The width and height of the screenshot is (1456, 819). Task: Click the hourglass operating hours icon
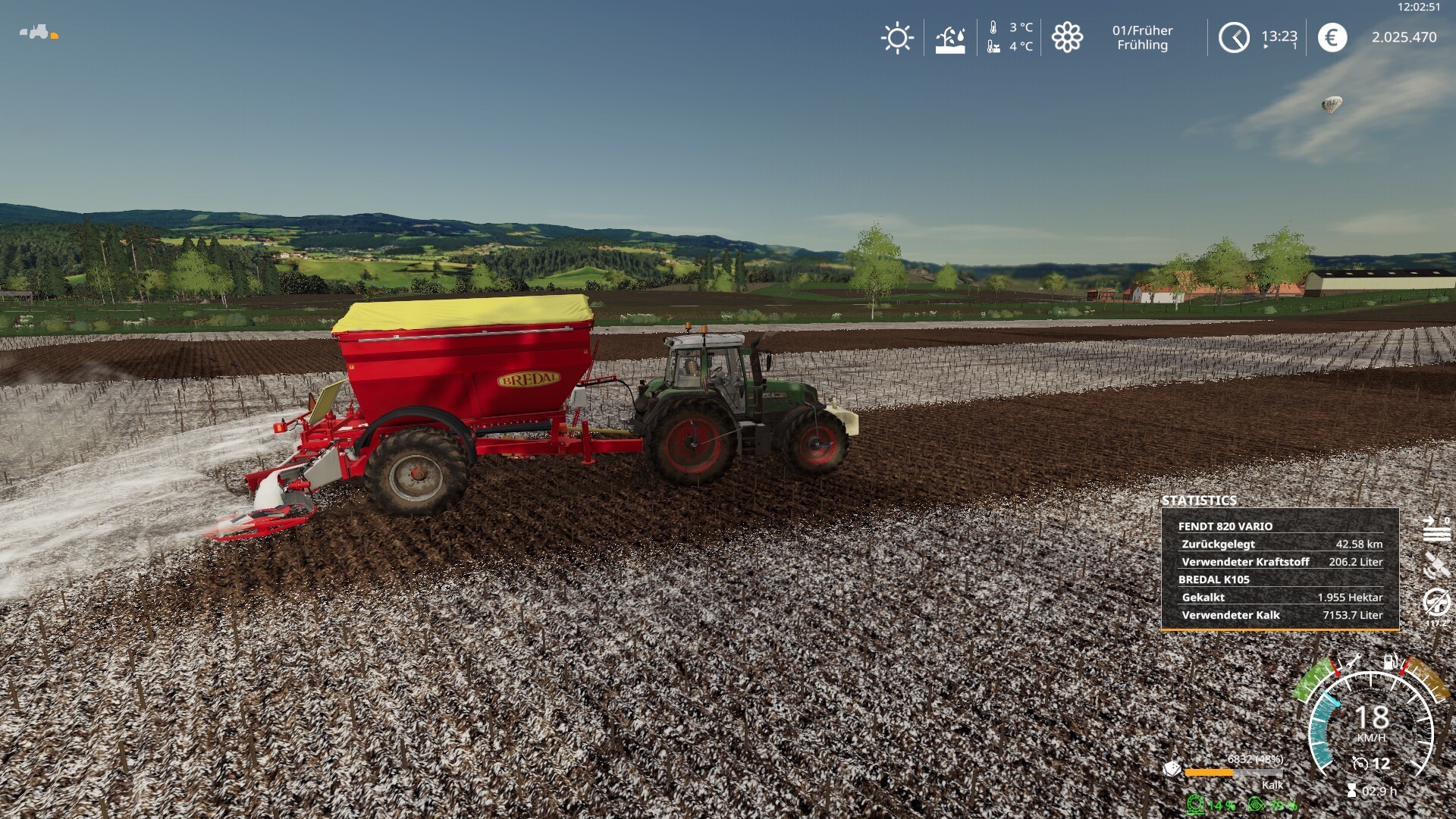pyautogui.click(x=1351, y=791)
